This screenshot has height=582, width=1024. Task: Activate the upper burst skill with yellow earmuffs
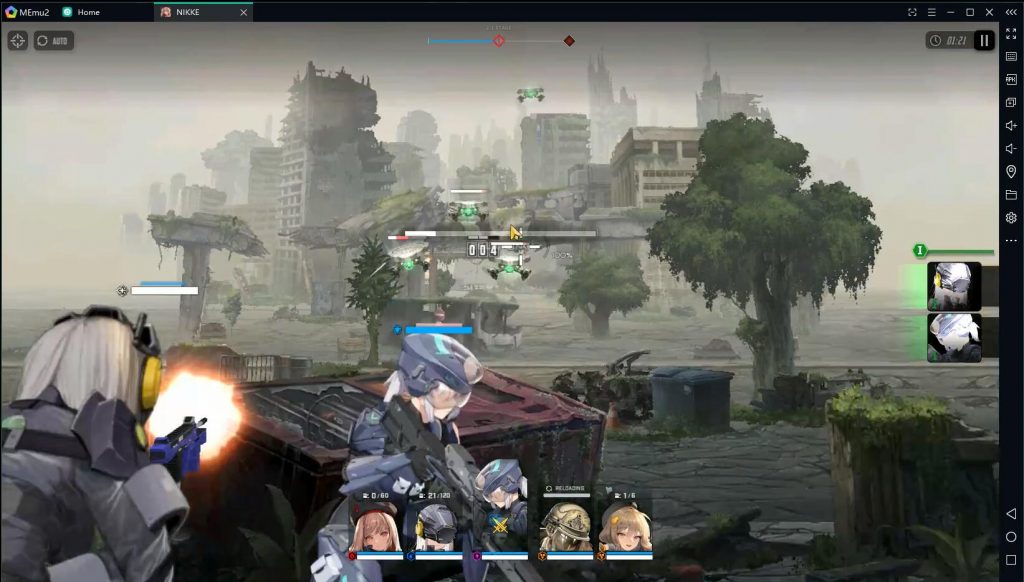click(x=954, y=286)
